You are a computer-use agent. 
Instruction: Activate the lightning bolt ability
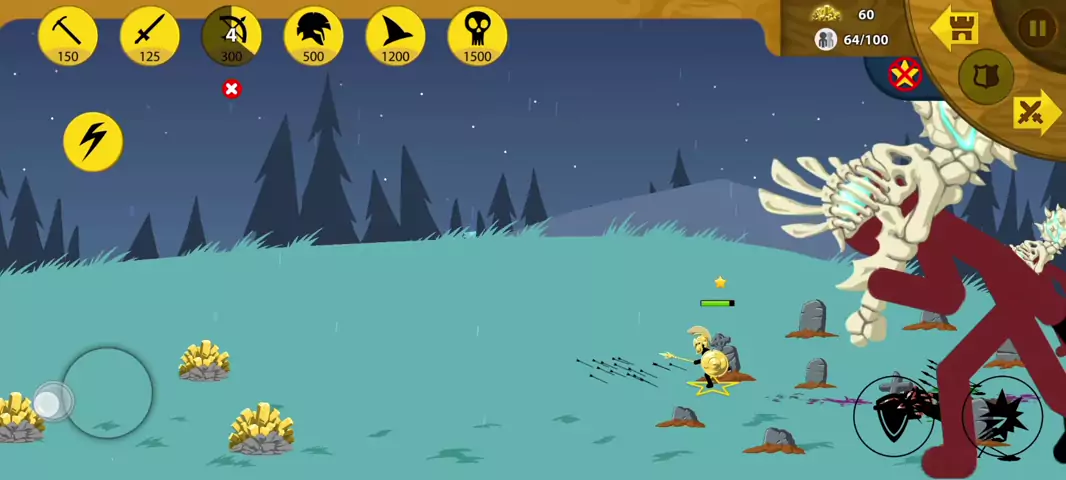tap(93, 141)
